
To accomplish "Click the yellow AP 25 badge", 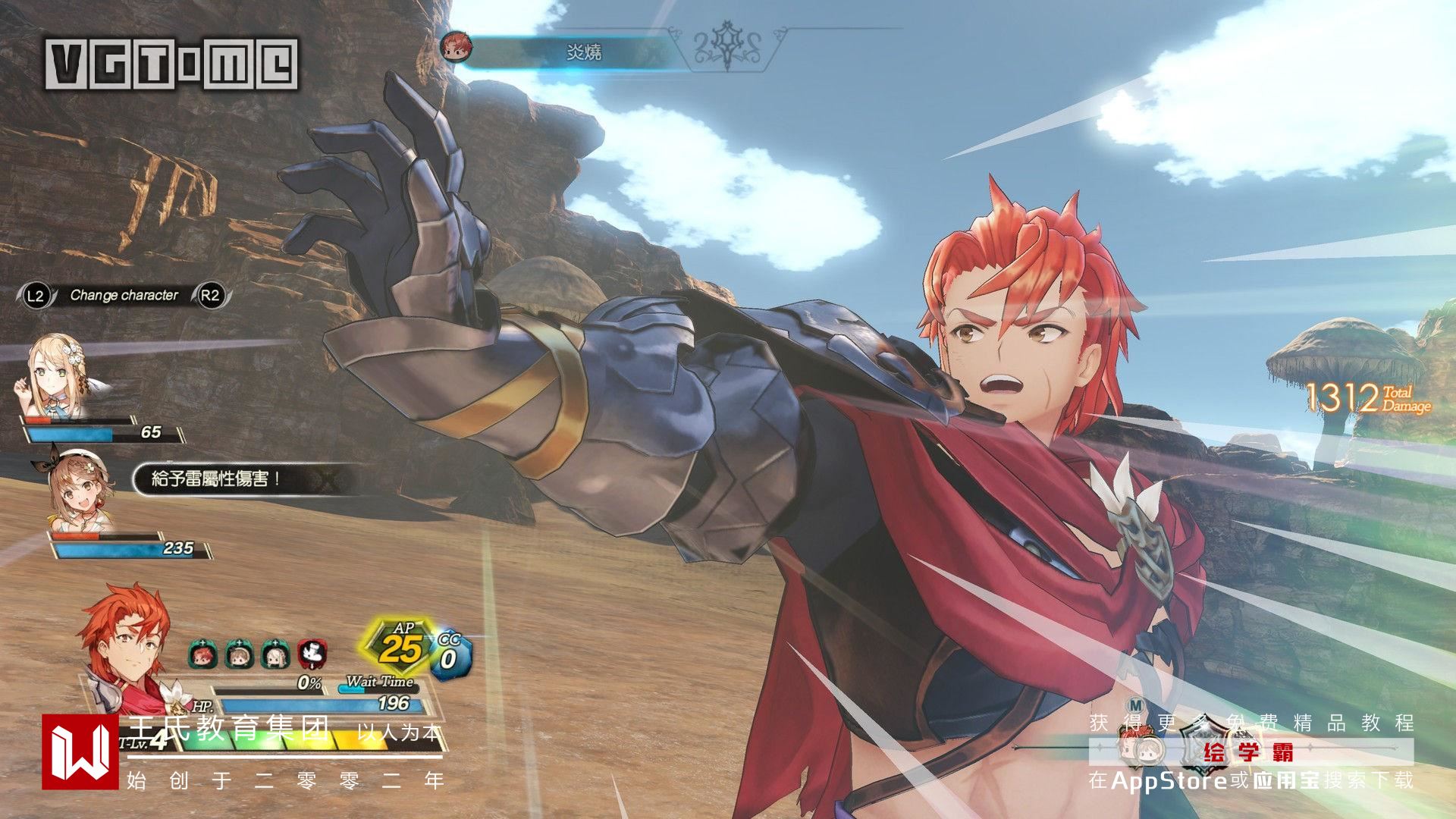I will [x=402, y=646].
